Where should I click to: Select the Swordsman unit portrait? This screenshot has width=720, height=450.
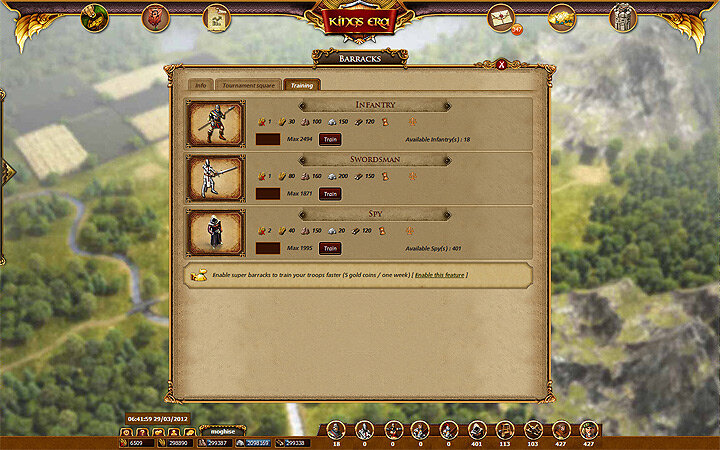[x=216, y=178]
